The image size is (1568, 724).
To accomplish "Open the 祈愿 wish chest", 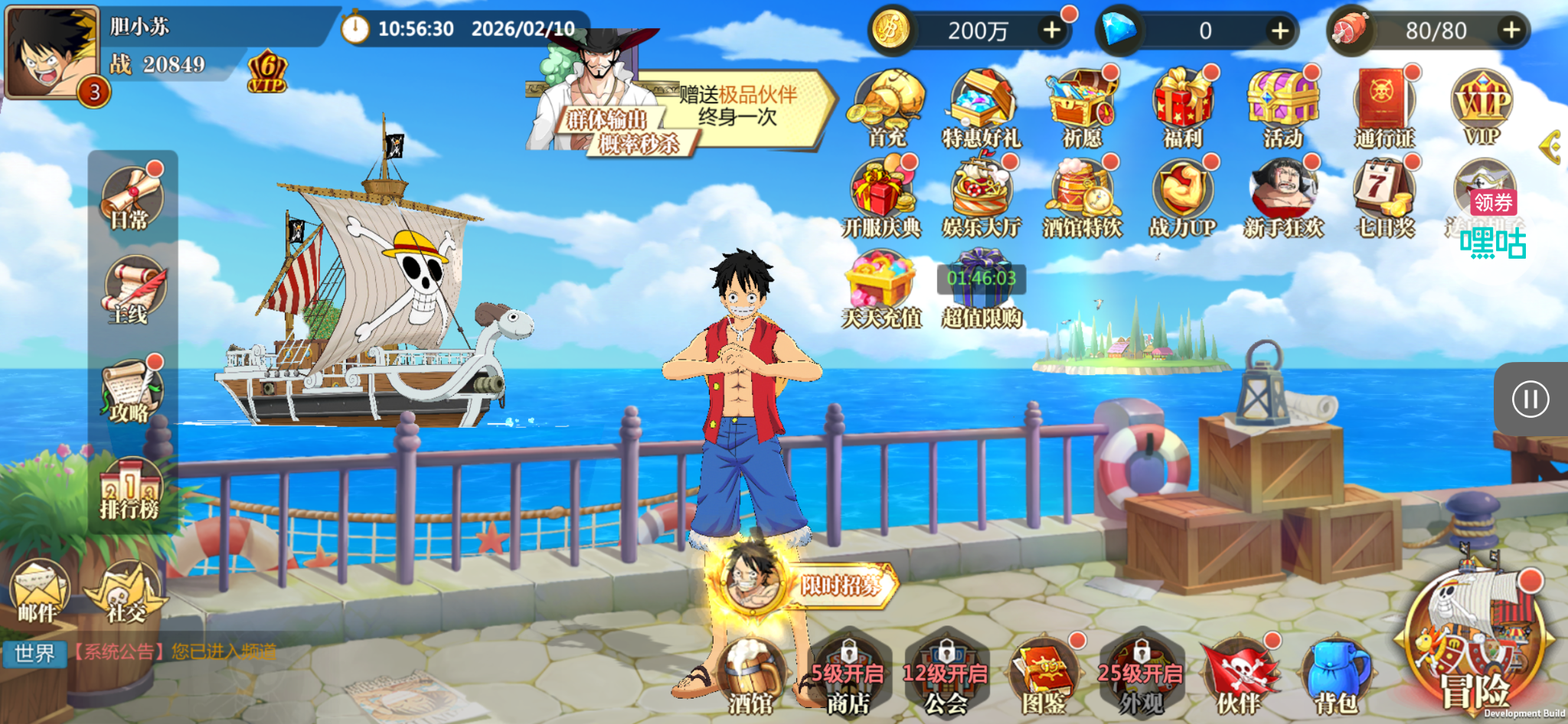I will pos(1082,107).
